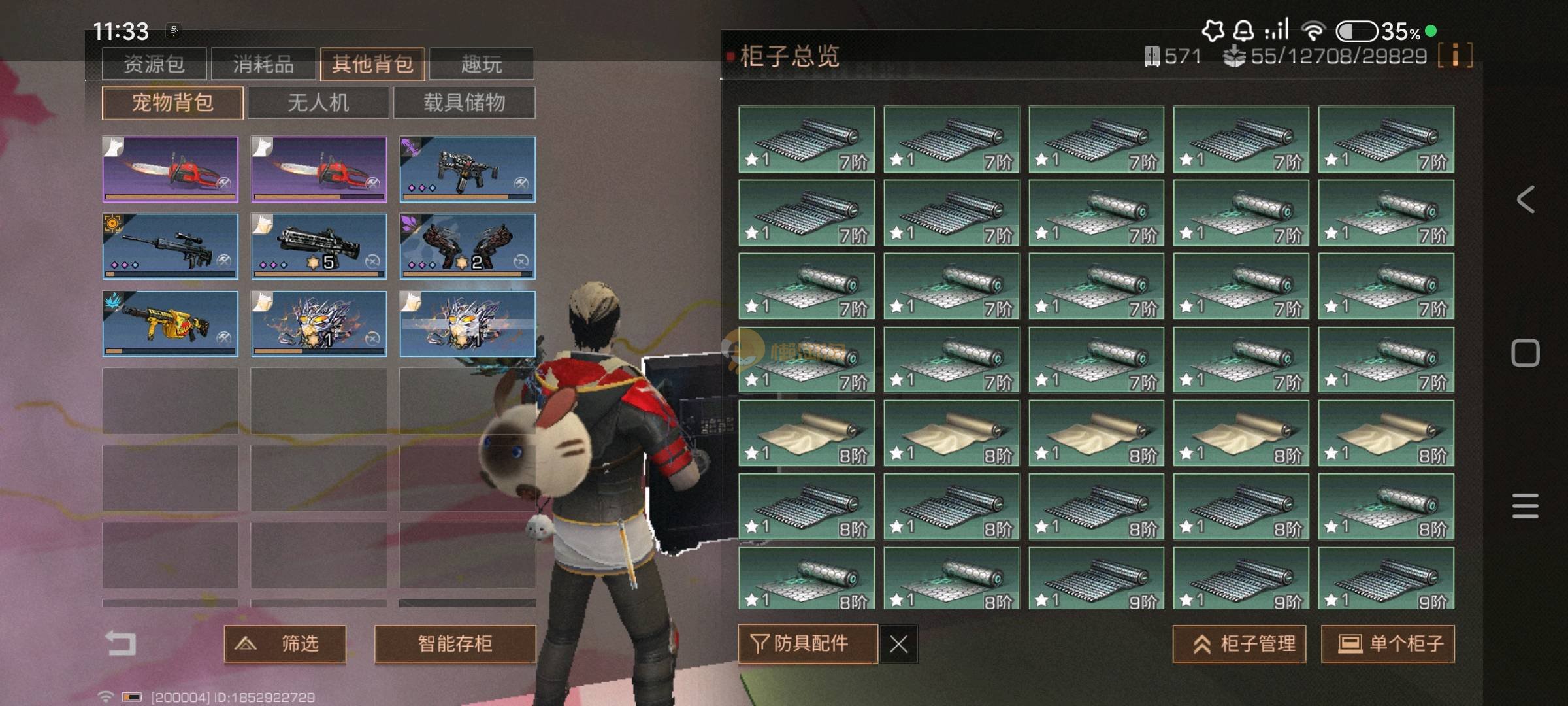Screen dimensions: 1568x706
Task: Click the 筛选 filter button
Action: 285,644
